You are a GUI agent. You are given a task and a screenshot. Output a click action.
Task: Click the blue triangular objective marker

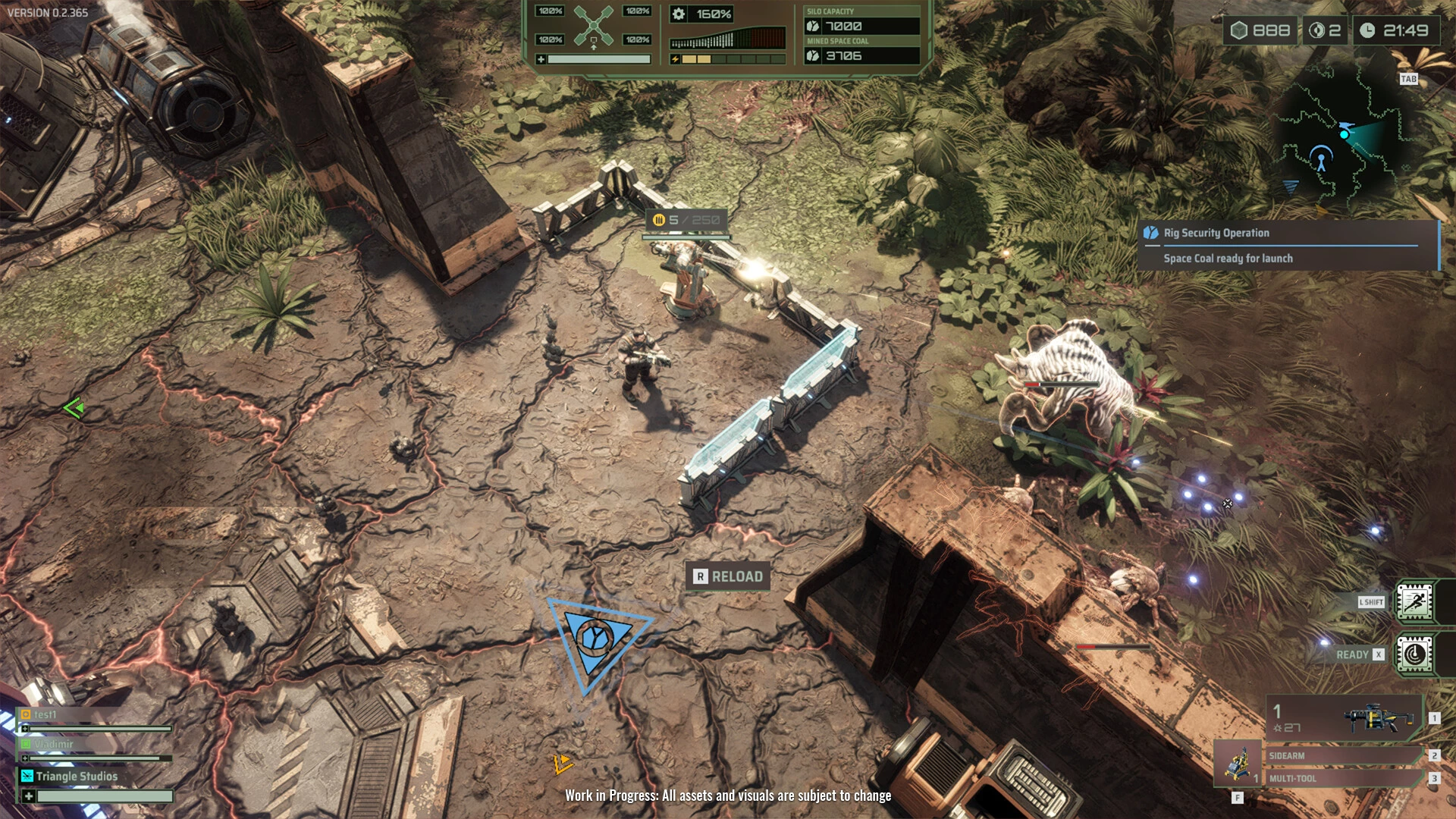click(x=596, y=639)
